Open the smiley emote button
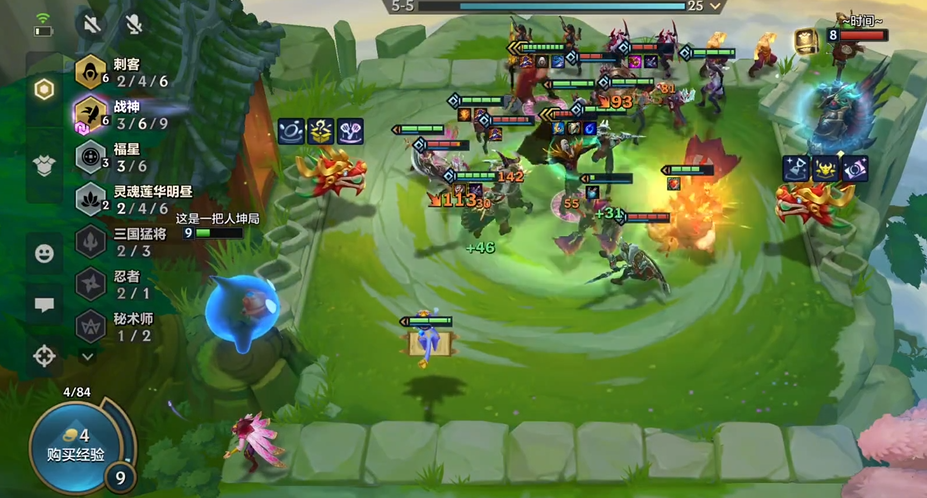Screen dimensions: 927x498 [x=44, y=254]
